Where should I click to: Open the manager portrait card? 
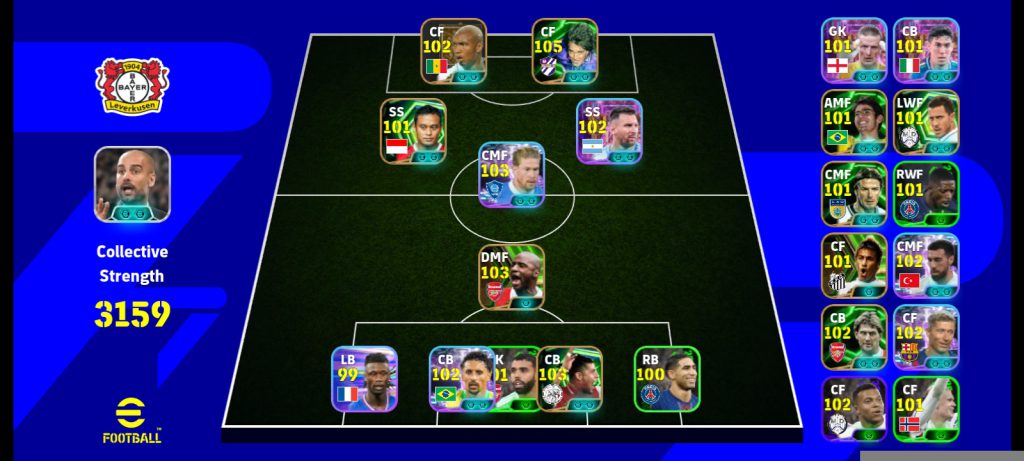coord(133,184)
